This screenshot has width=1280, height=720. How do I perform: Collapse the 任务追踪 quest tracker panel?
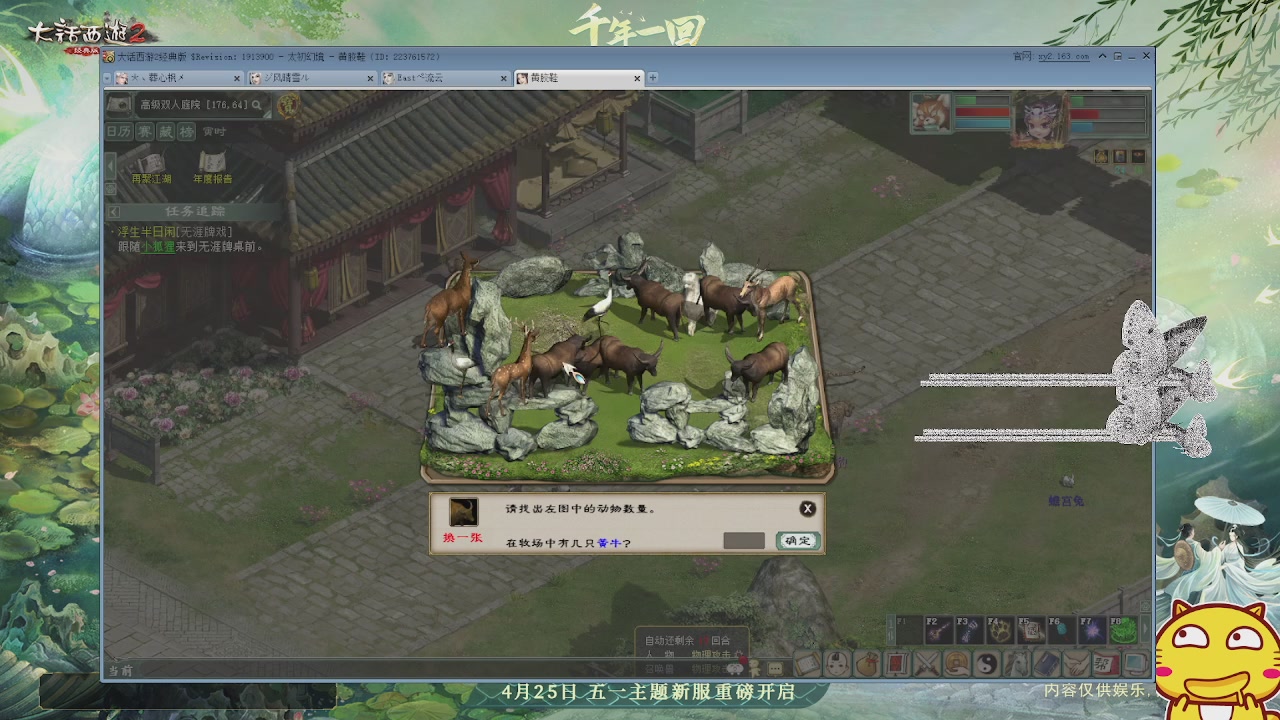coord(112,212)
